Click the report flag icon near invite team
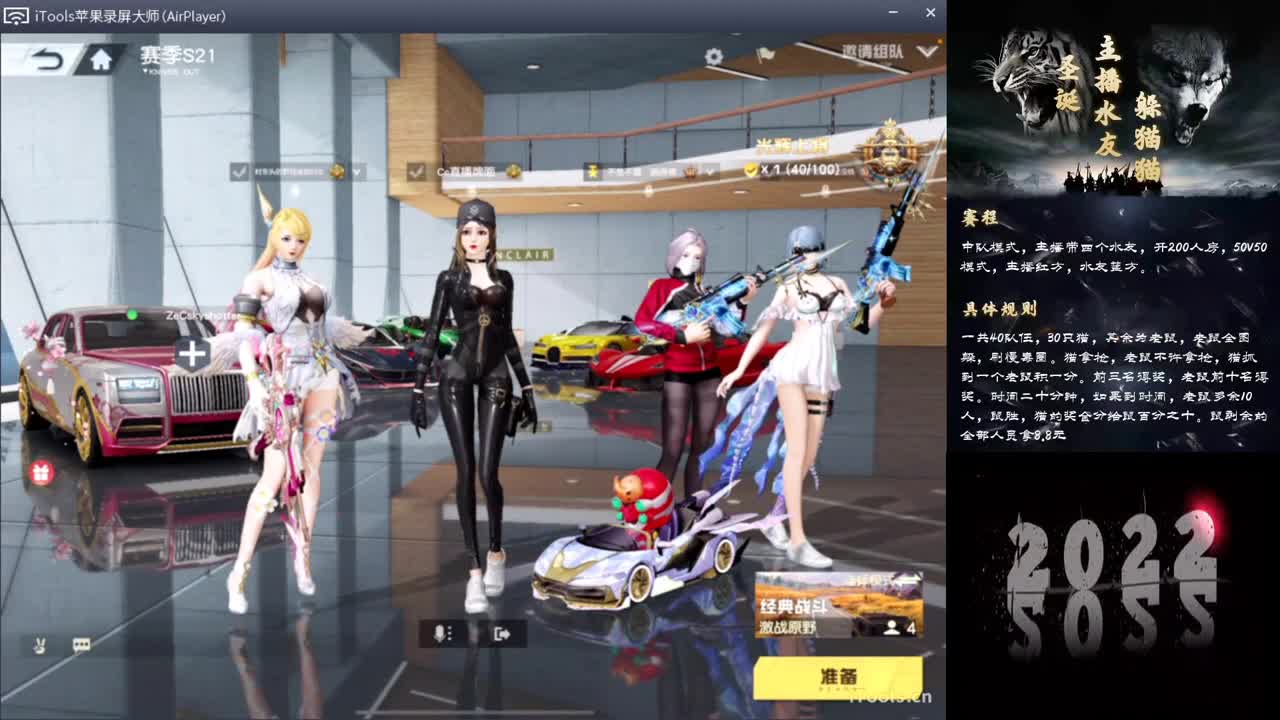The height and width of the screenshot is (720, 1280). 766,55
